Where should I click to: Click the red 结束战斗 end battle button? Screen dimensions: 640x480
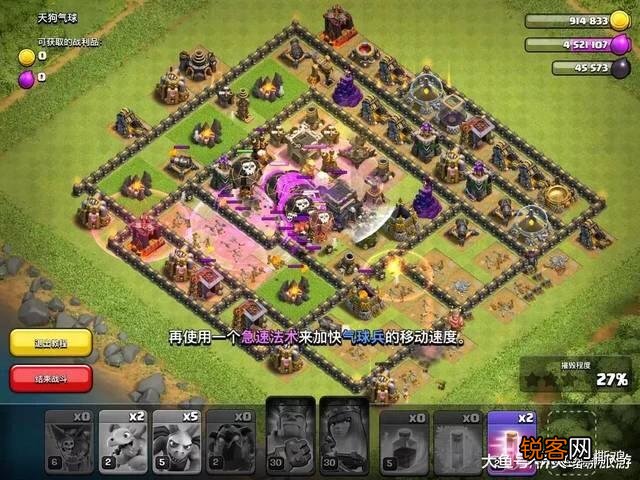coord(51,378)
